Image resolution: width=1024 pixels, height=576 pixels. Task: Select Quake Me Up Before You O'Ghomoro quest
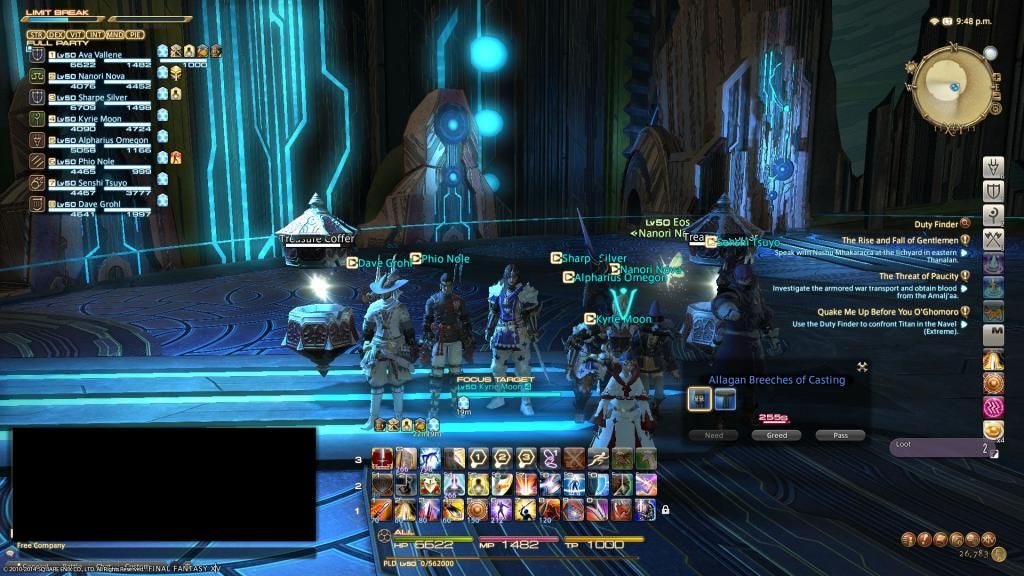point(900,311)
